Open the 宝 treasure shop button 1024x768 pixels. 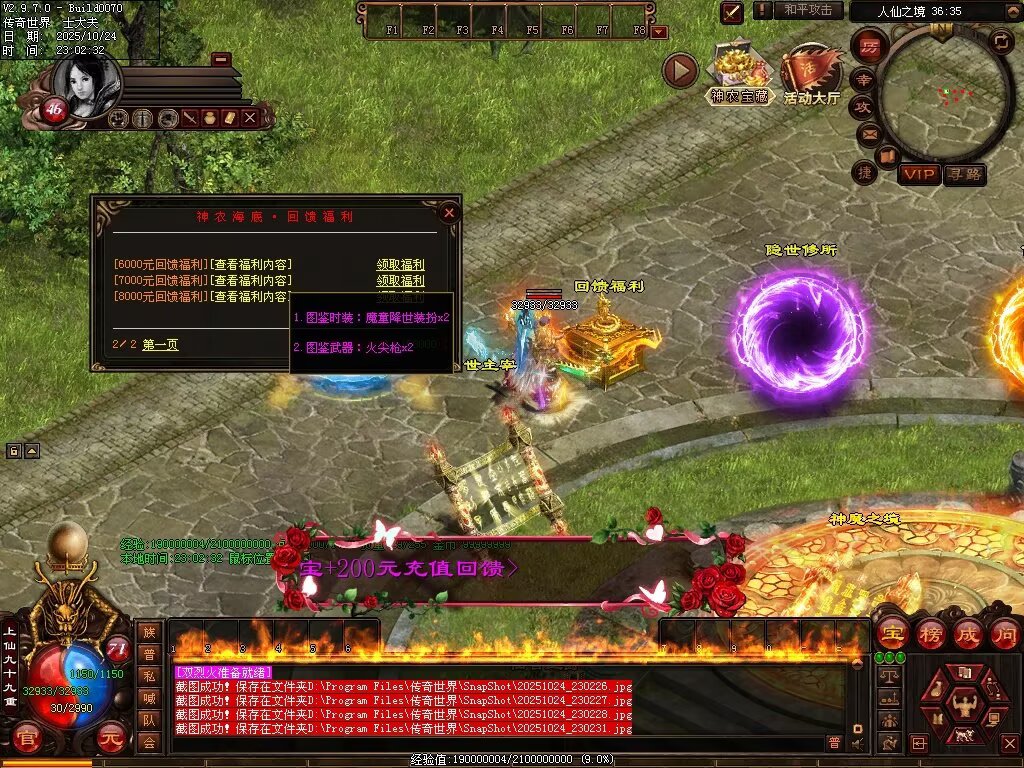(x=892, y=634)
